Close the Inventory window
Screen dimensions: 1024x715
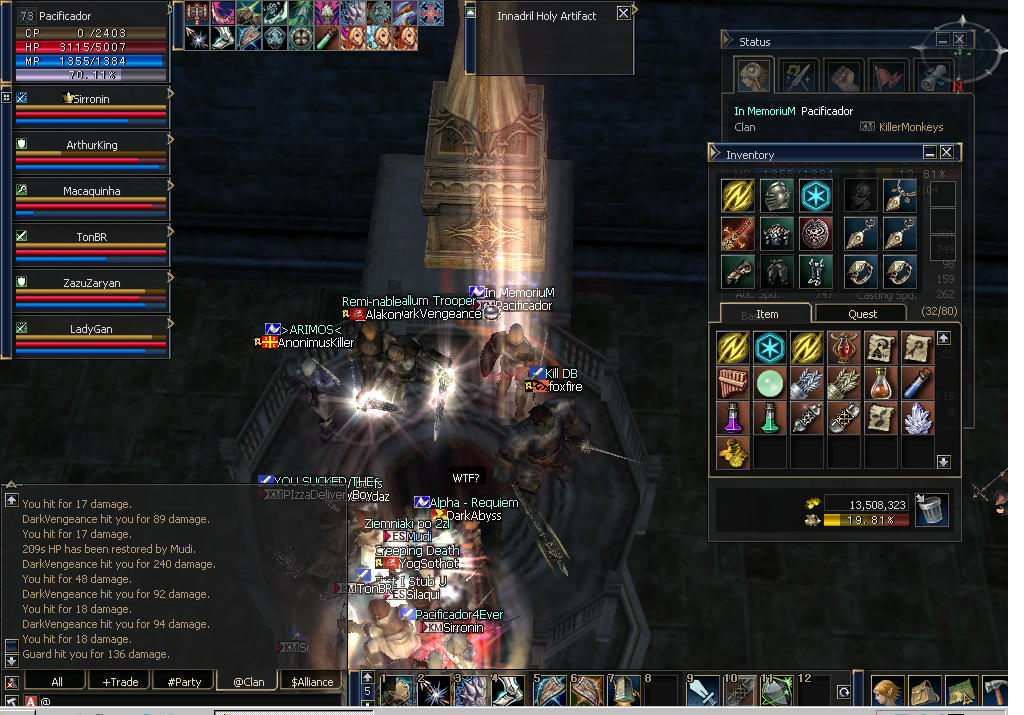(x=946, y=153)
